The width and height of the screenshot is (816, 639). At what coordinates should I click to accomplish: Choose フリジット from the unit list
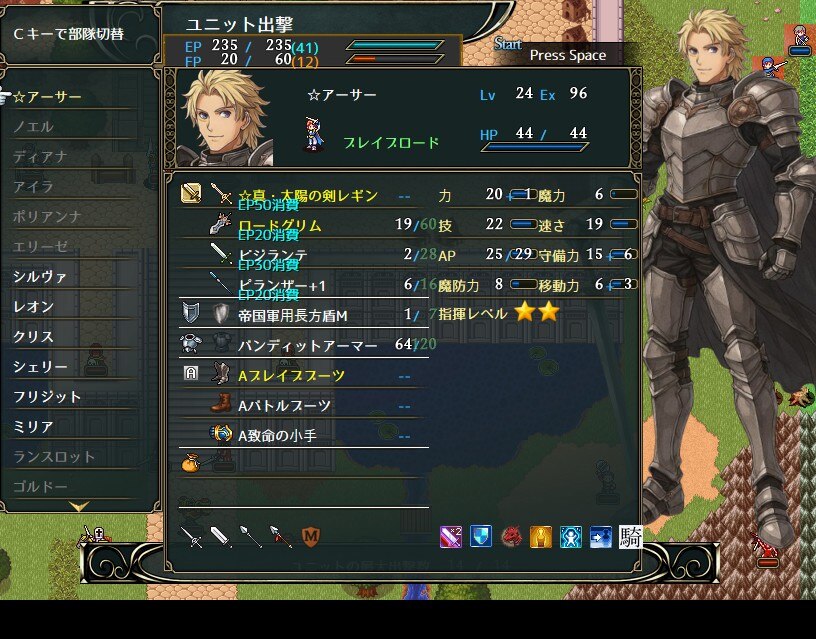point(48,397)
